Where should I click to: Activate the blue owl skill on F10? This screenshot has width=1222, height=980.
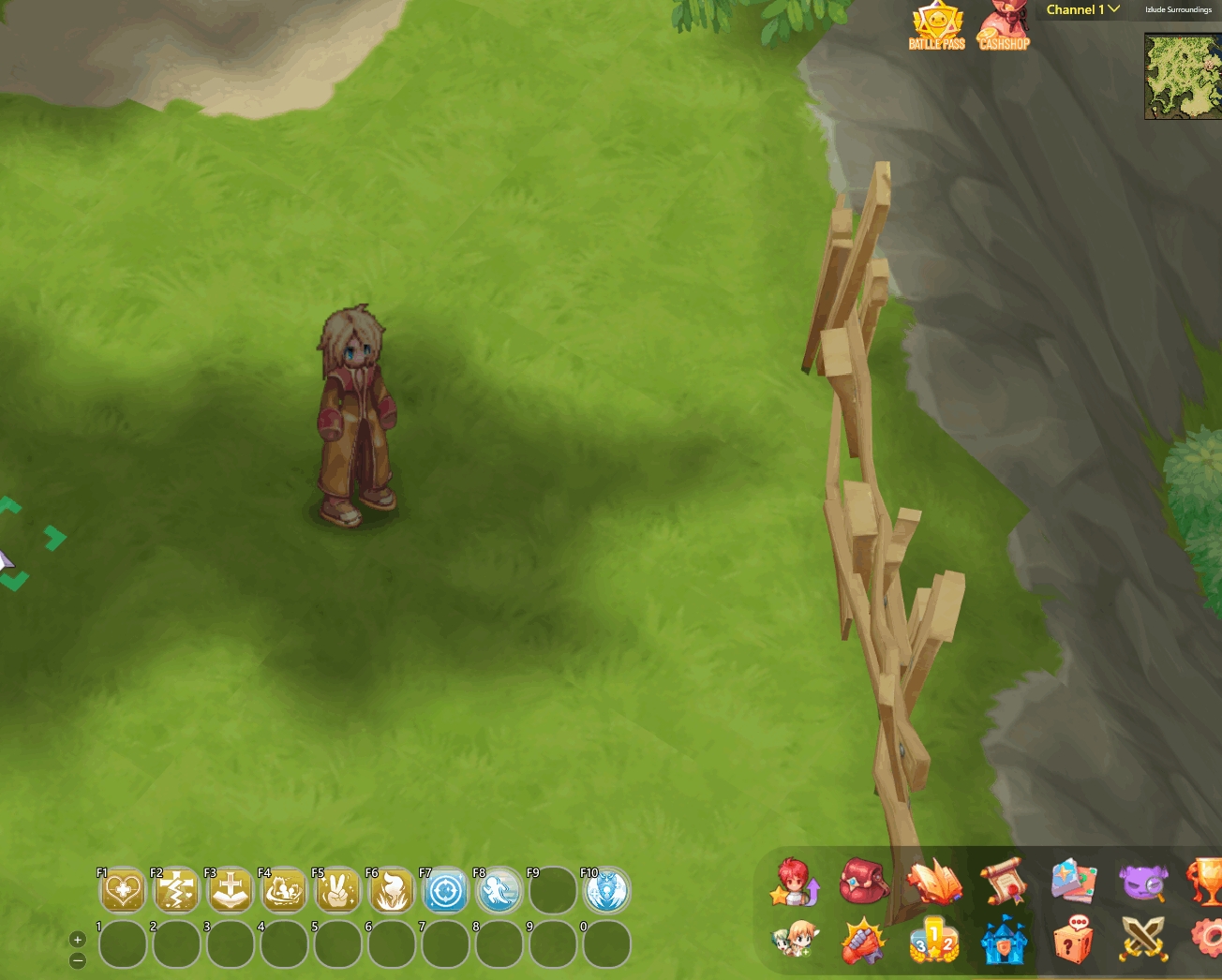pos(606,890)
